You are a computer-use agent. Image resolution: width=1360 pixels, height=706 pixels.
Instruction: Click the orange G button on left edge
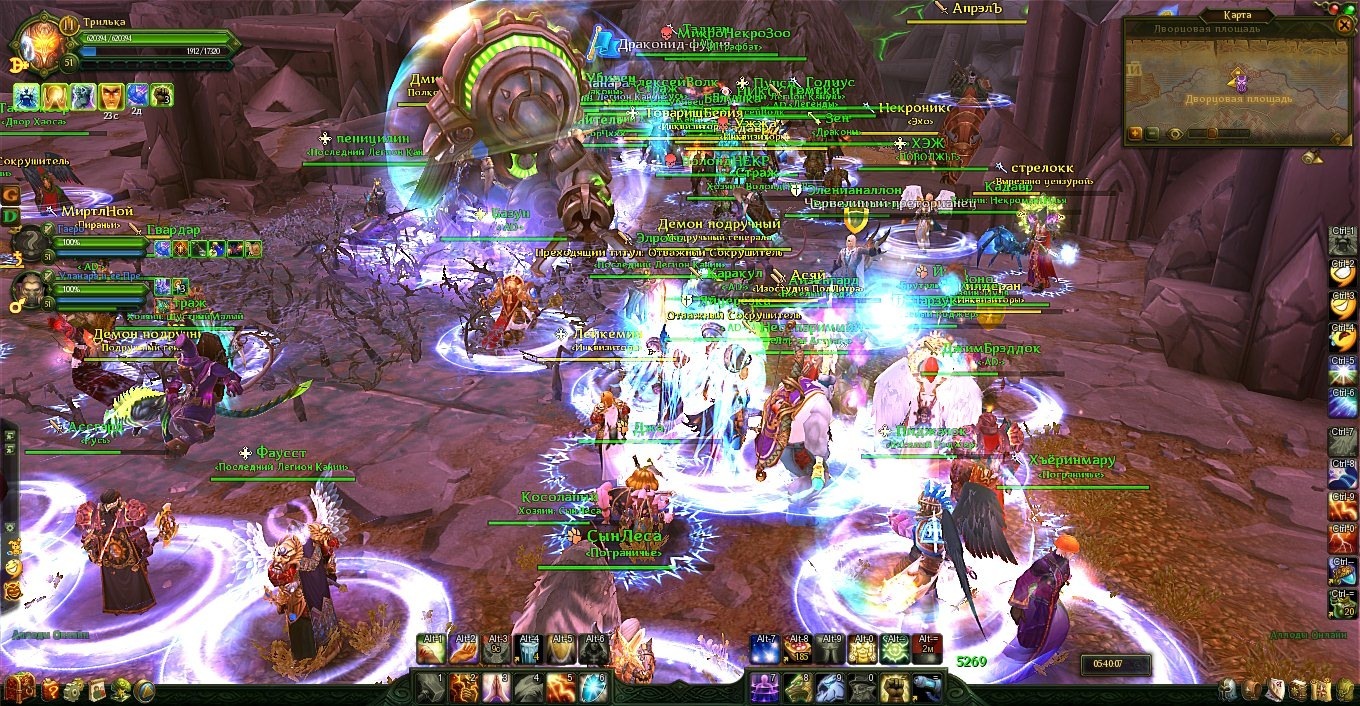pos(10,194)
